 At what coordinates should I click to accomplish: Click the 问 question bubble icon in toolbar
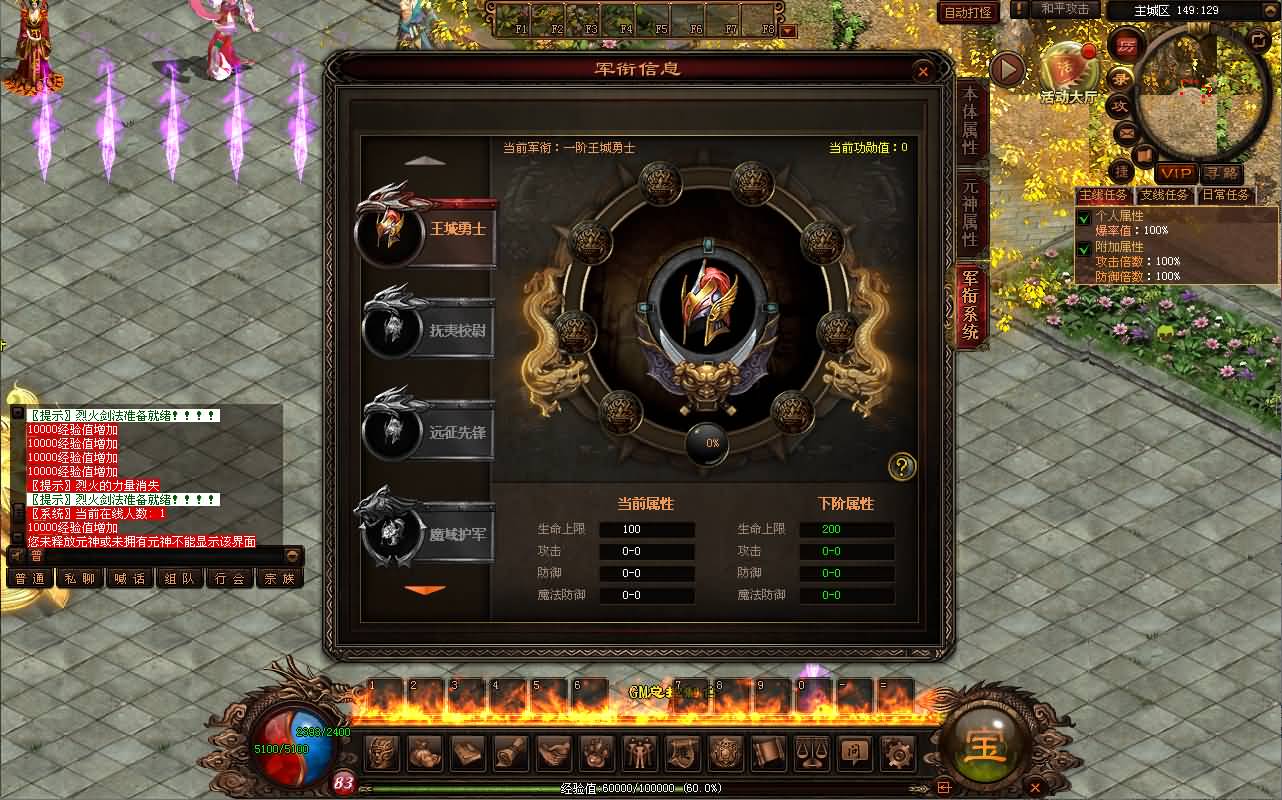(x=854, y=753)
